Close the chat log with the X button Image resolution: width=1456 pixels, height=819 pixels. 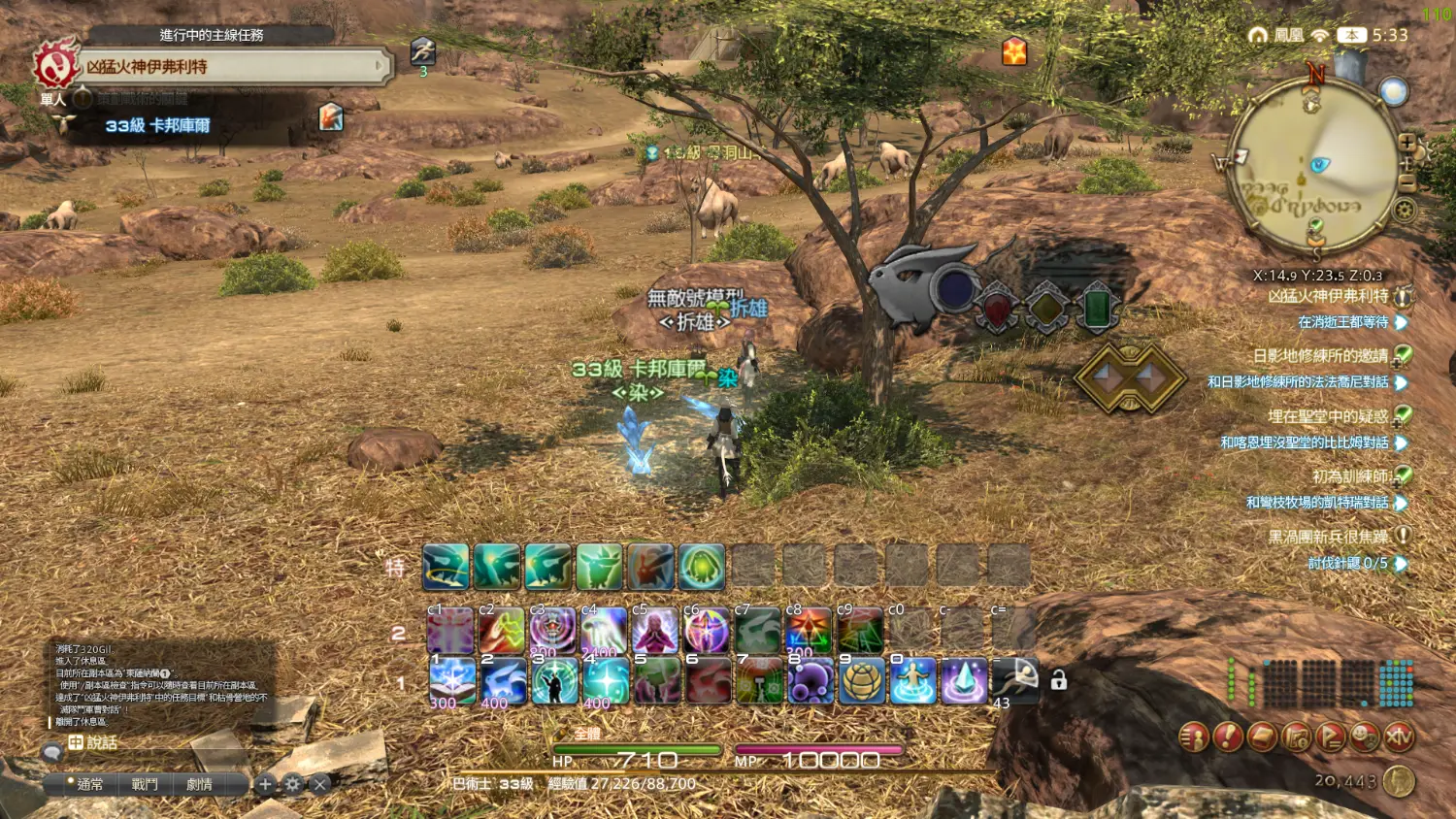click(x=320, y=784)
